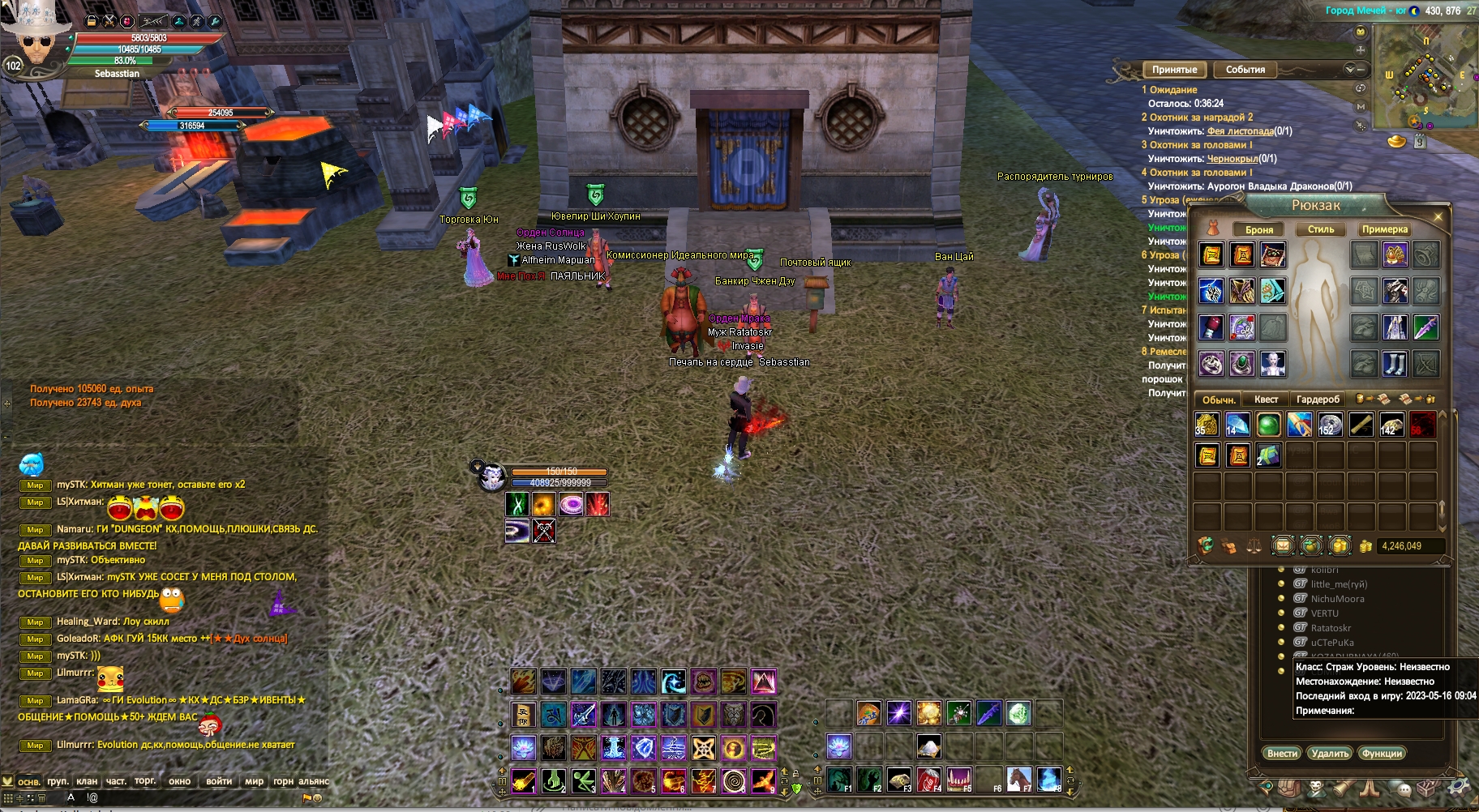The width and height of the screenshot is (1479, 812).
Task: Select the торг. chat channel tab
Action: point(145,781)
